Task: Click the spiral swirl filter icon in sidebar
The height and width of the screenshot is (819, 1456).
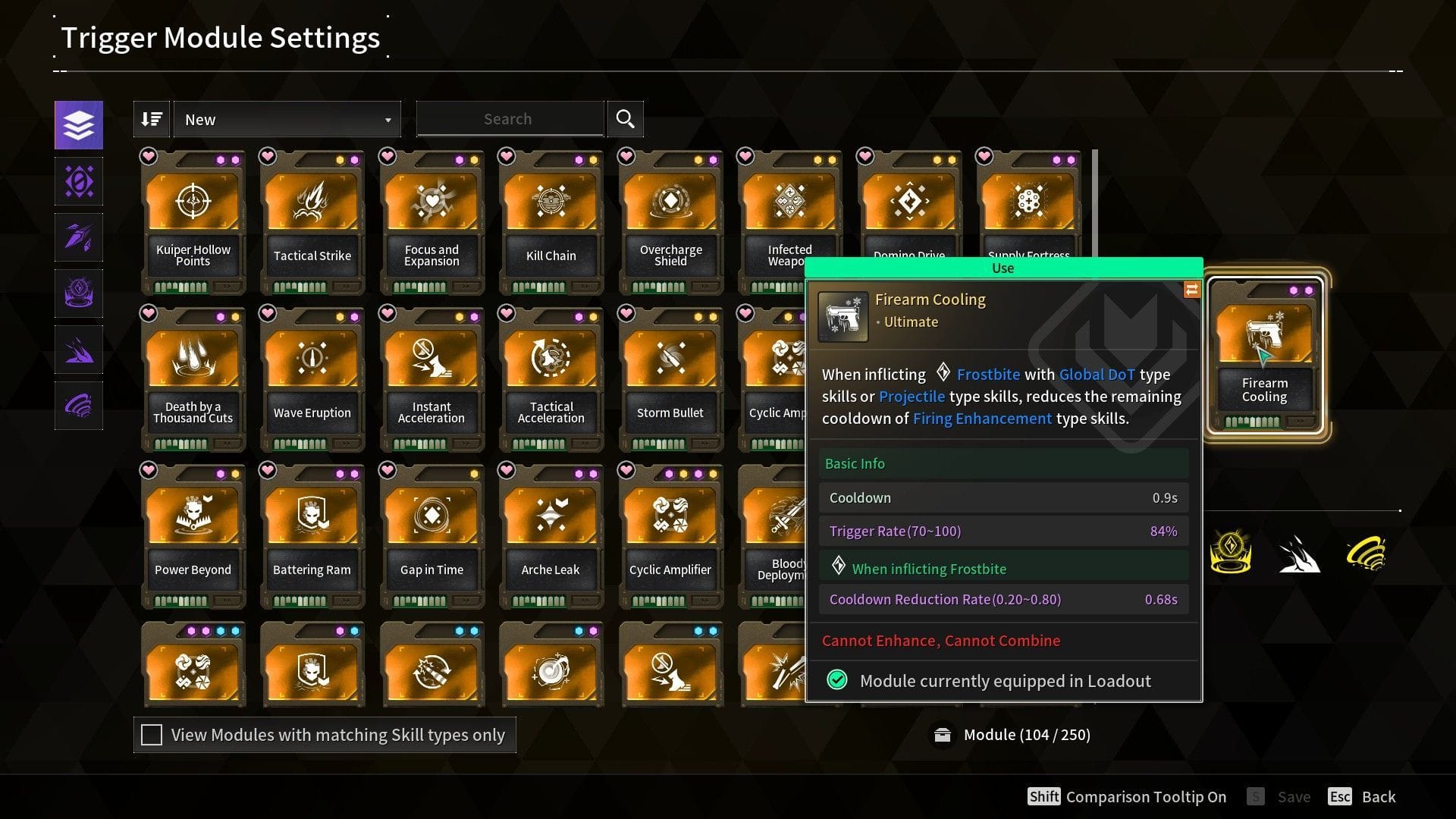Action: coord(78,405)
